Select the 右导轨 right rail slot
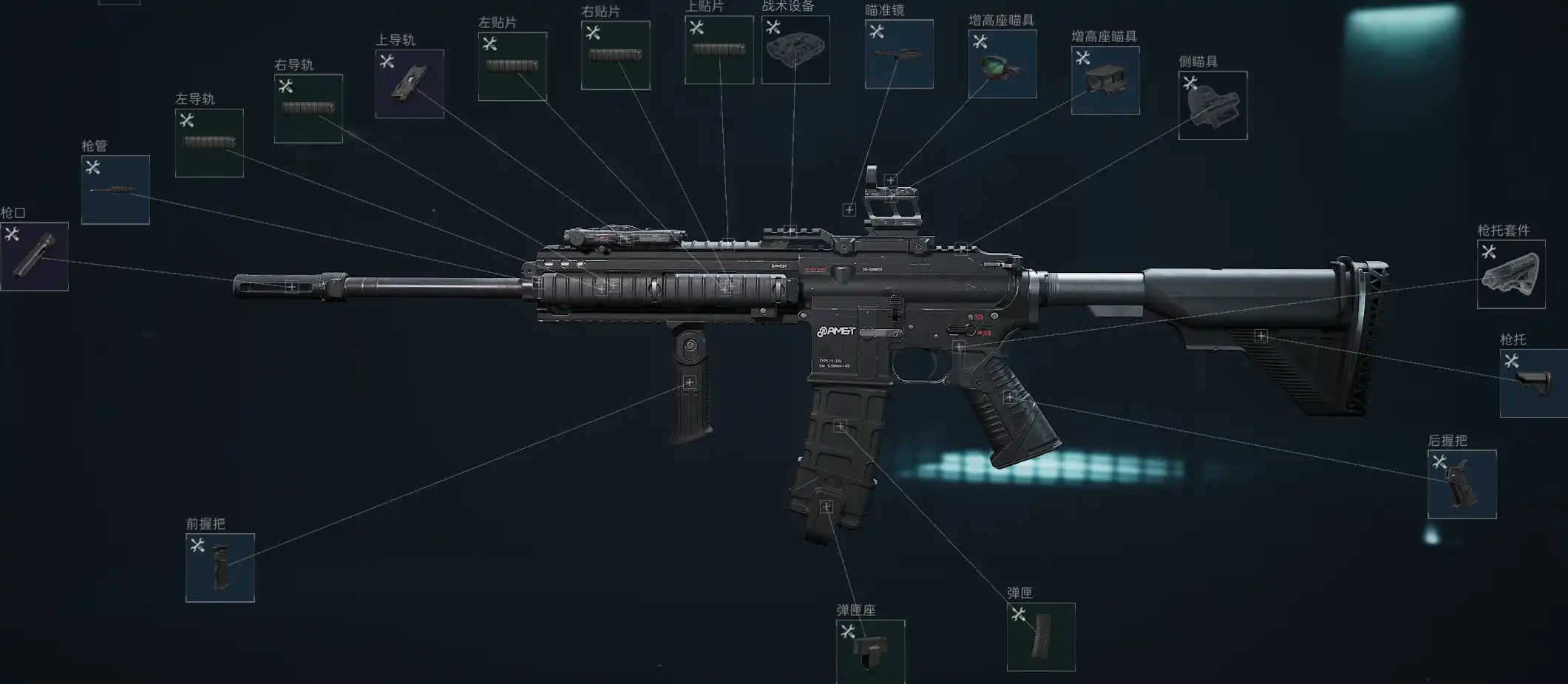The height and width of the screenshot is (684, 1568). [x=308, y=109]
